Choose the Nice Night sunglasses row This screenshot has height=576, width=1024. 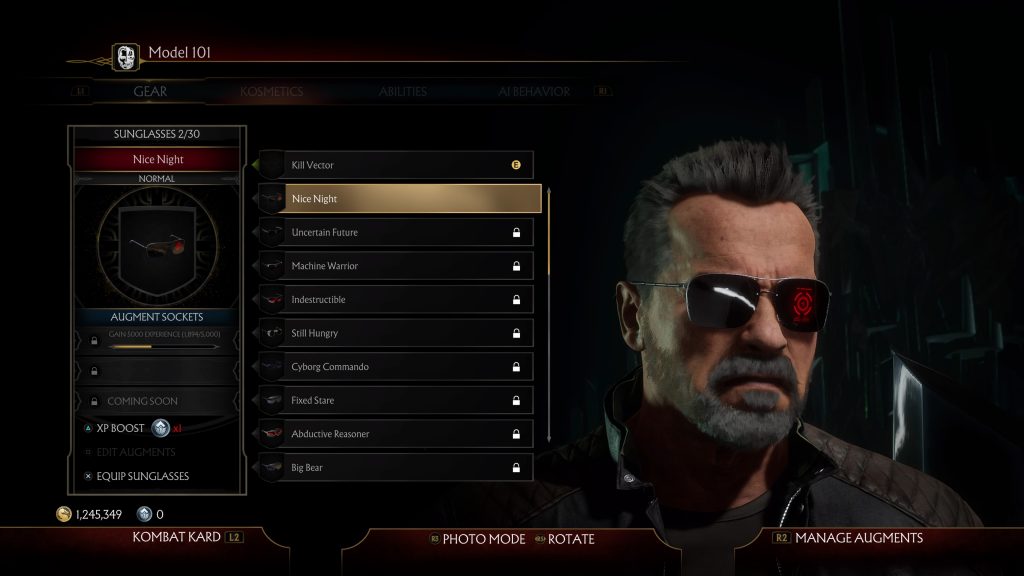coord(400,199)
